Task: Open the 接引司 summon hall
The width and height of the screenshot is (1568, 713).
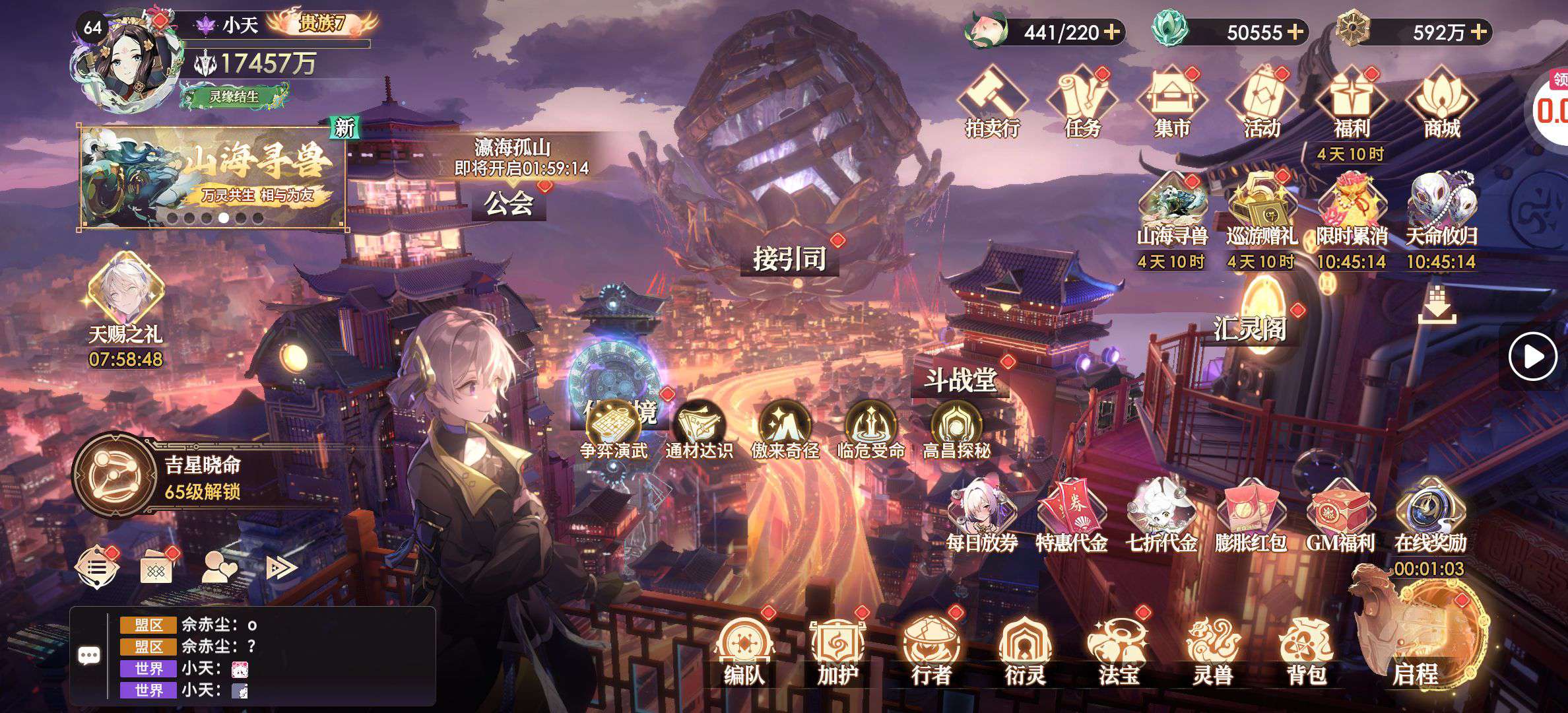Action: click(x=789, y=258)
